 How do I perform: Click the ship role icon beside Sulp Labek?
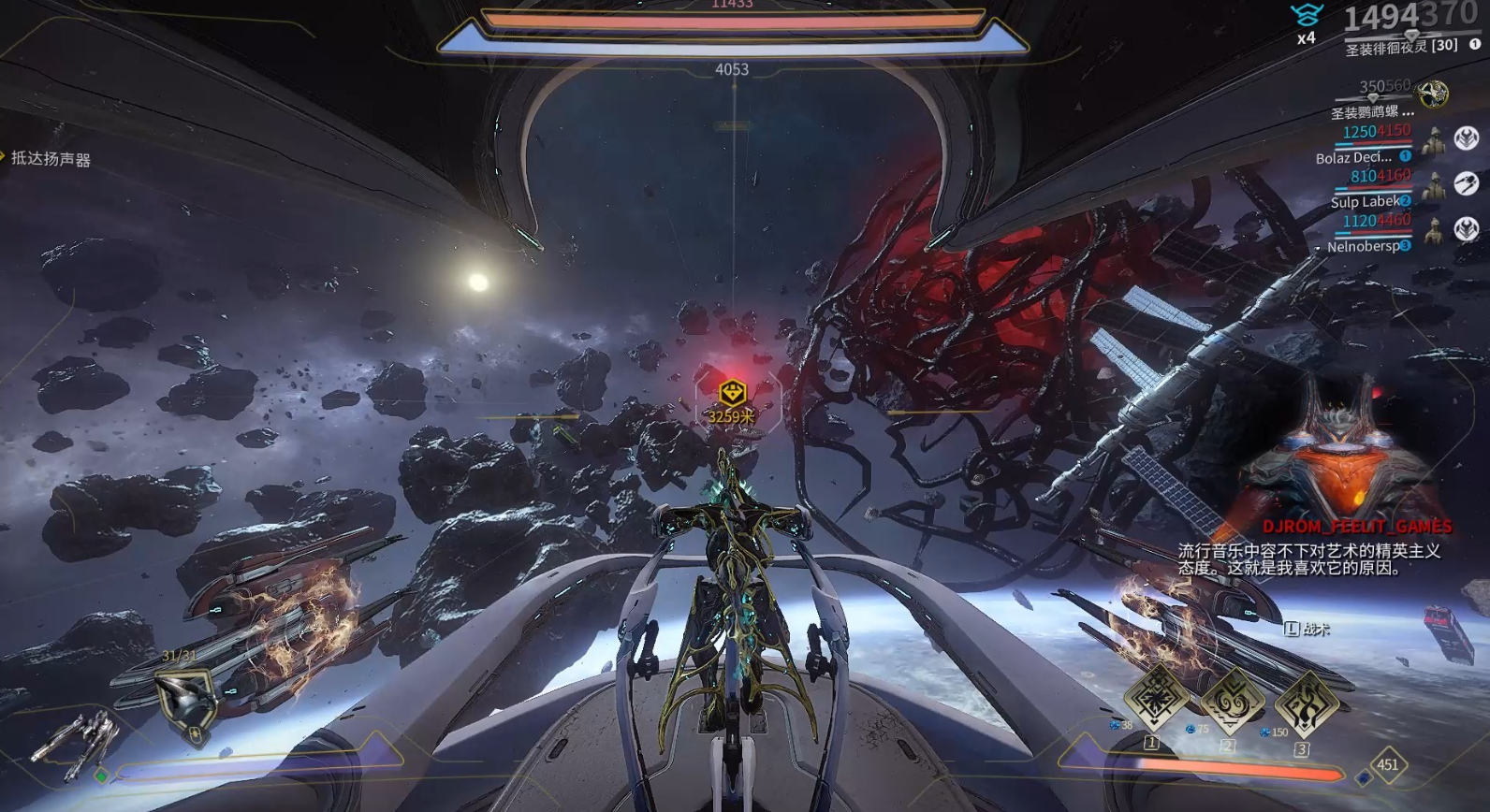click(1466, 183)
